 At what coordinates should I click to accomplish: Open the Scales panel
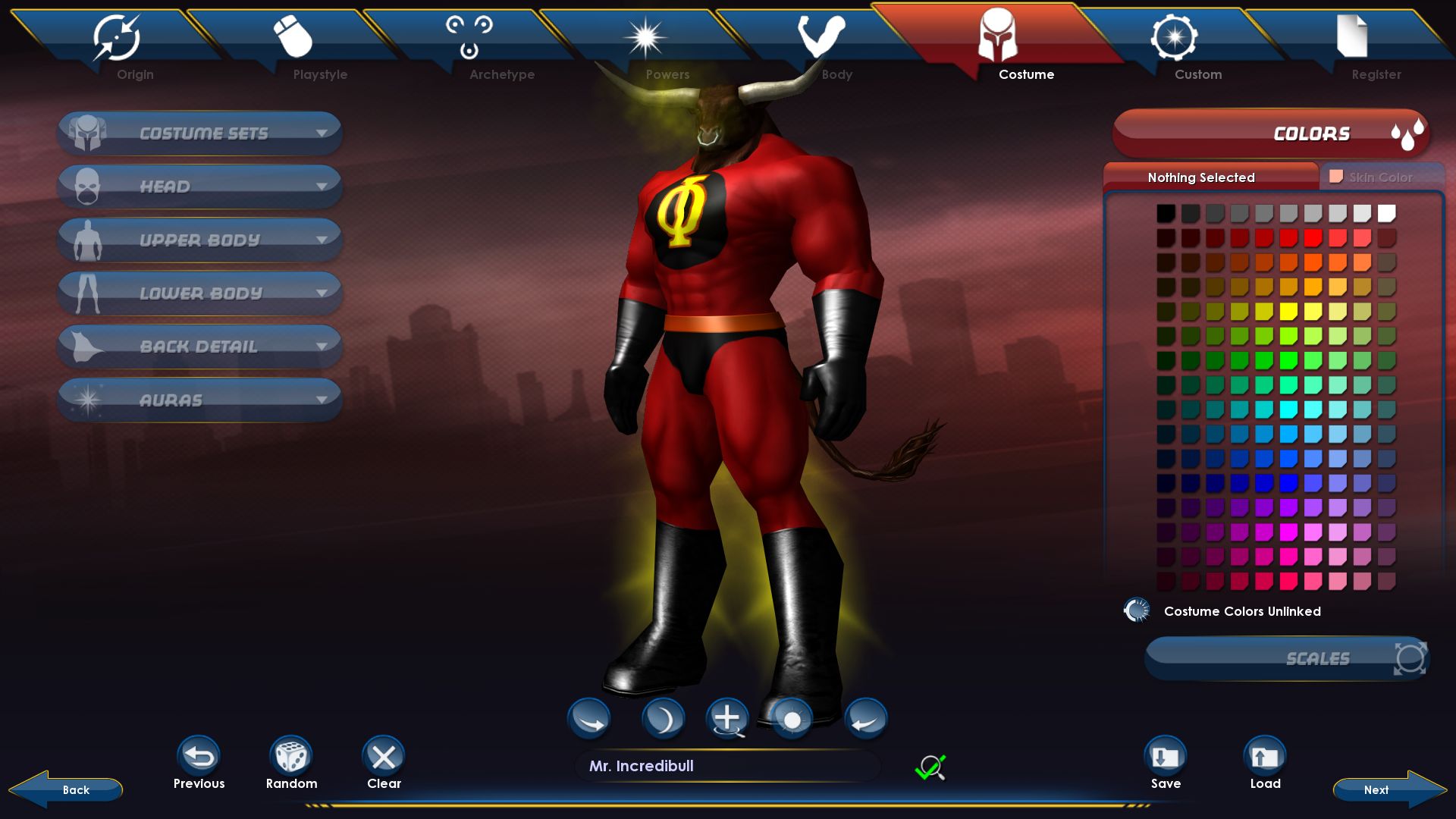point(1288,658)
